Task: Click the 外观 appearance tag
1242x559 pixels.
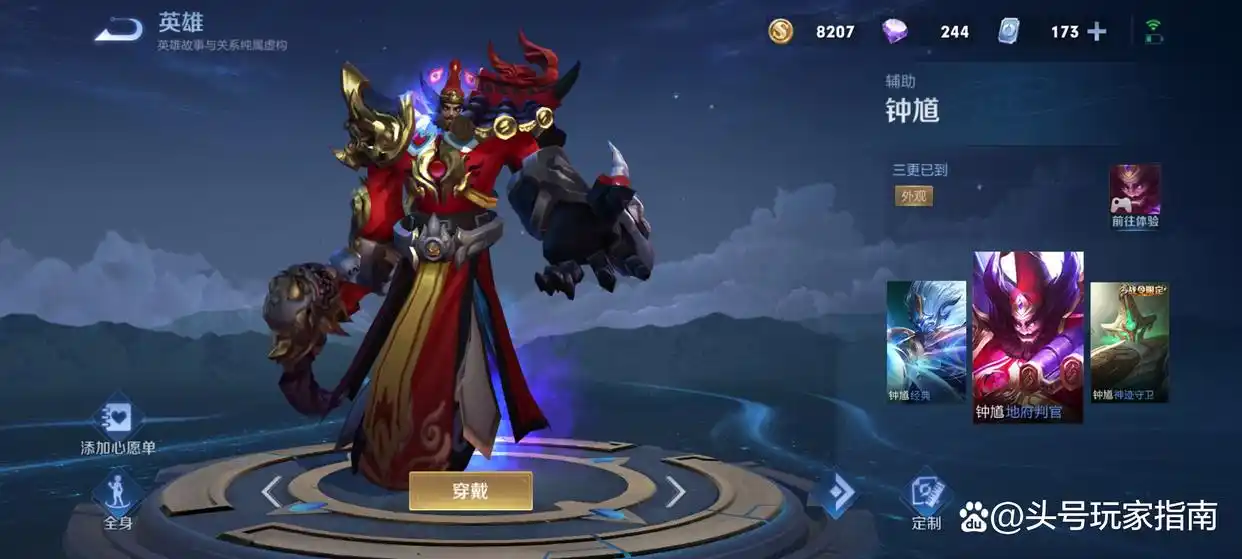Action: [x=914, y=196]
